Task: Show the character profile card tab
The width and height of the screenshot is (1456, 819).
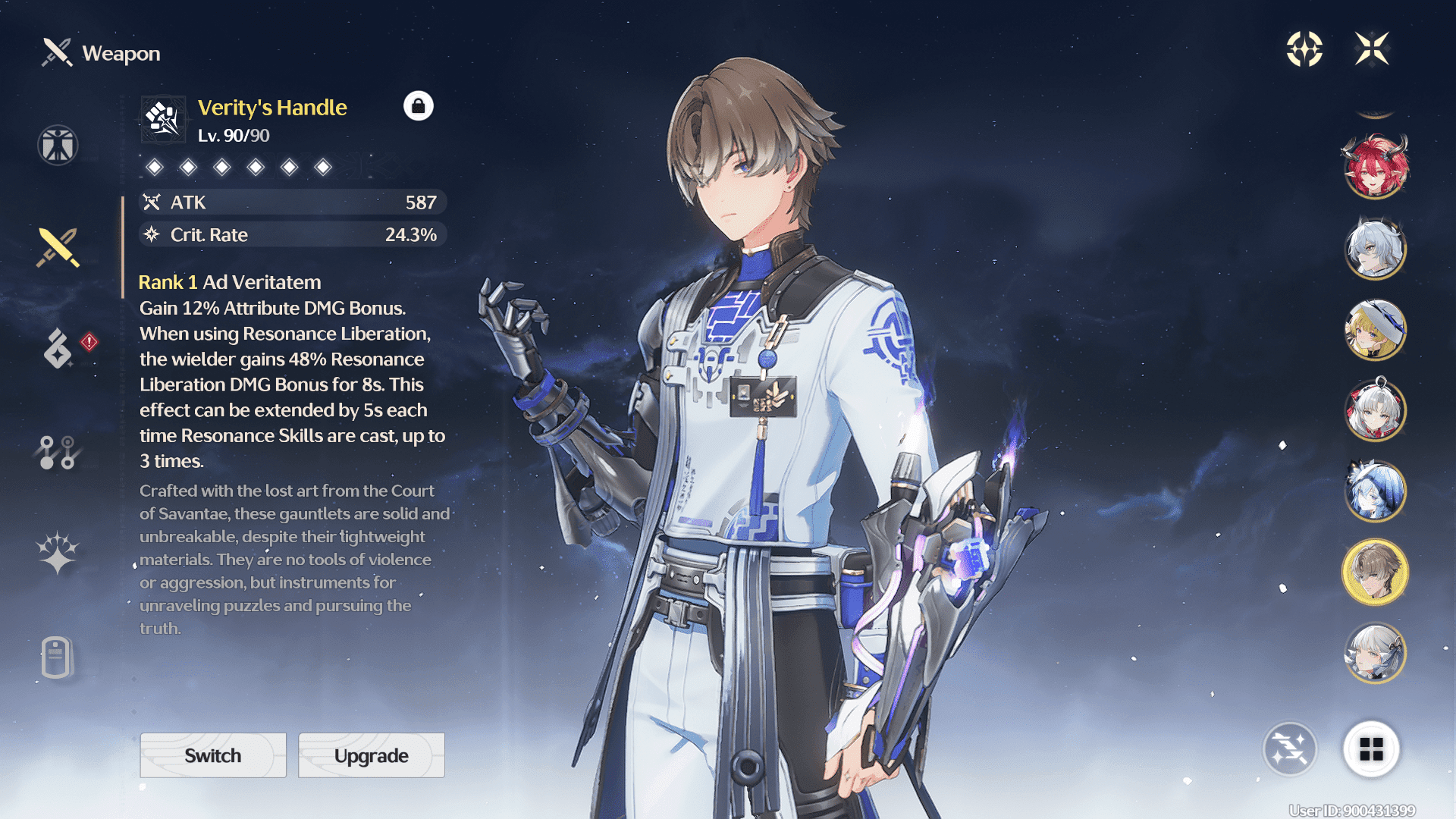Action: click(x=57, y=657)
